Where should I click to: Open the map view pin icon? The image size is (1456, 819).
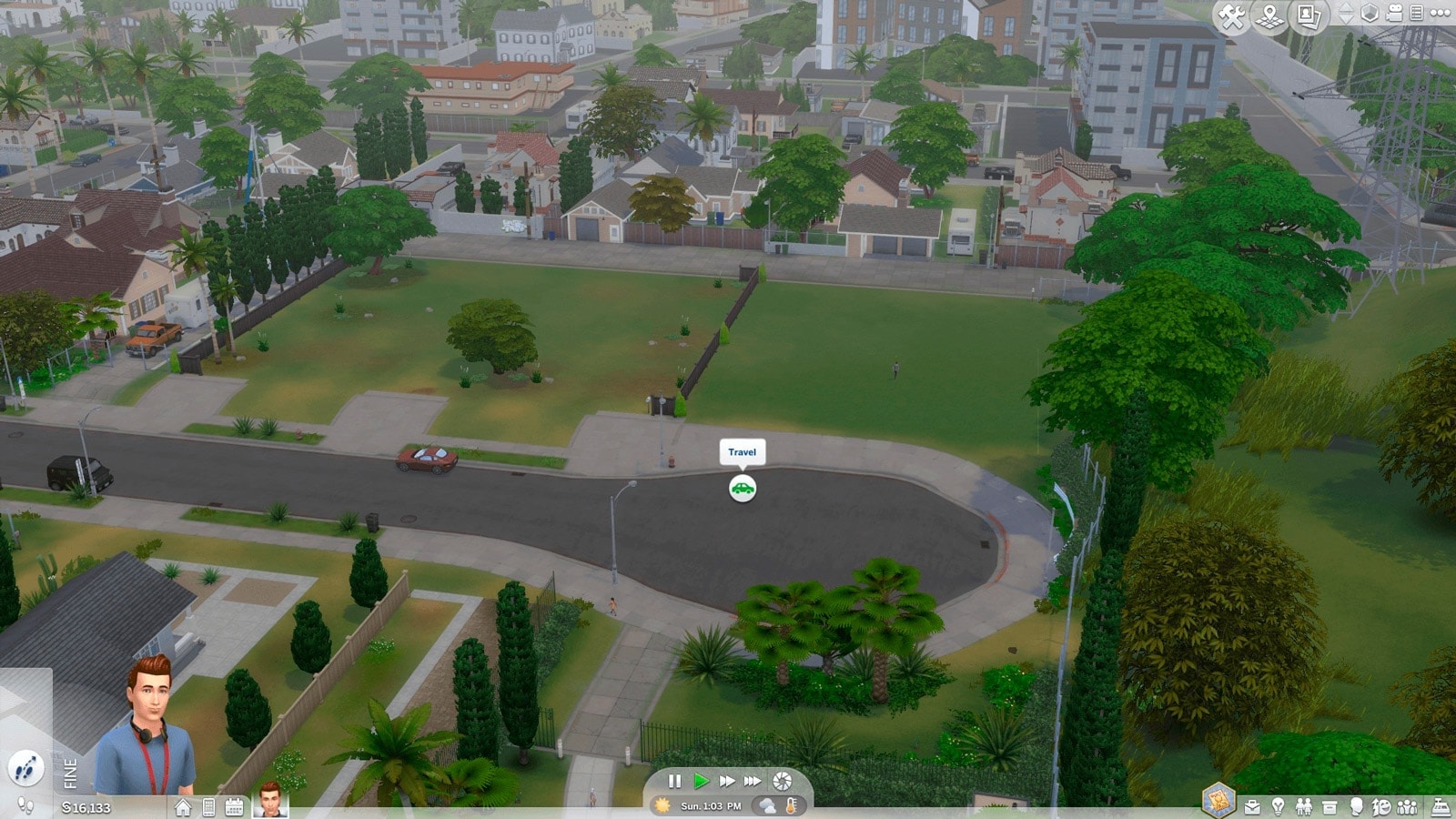[1269, 16]
